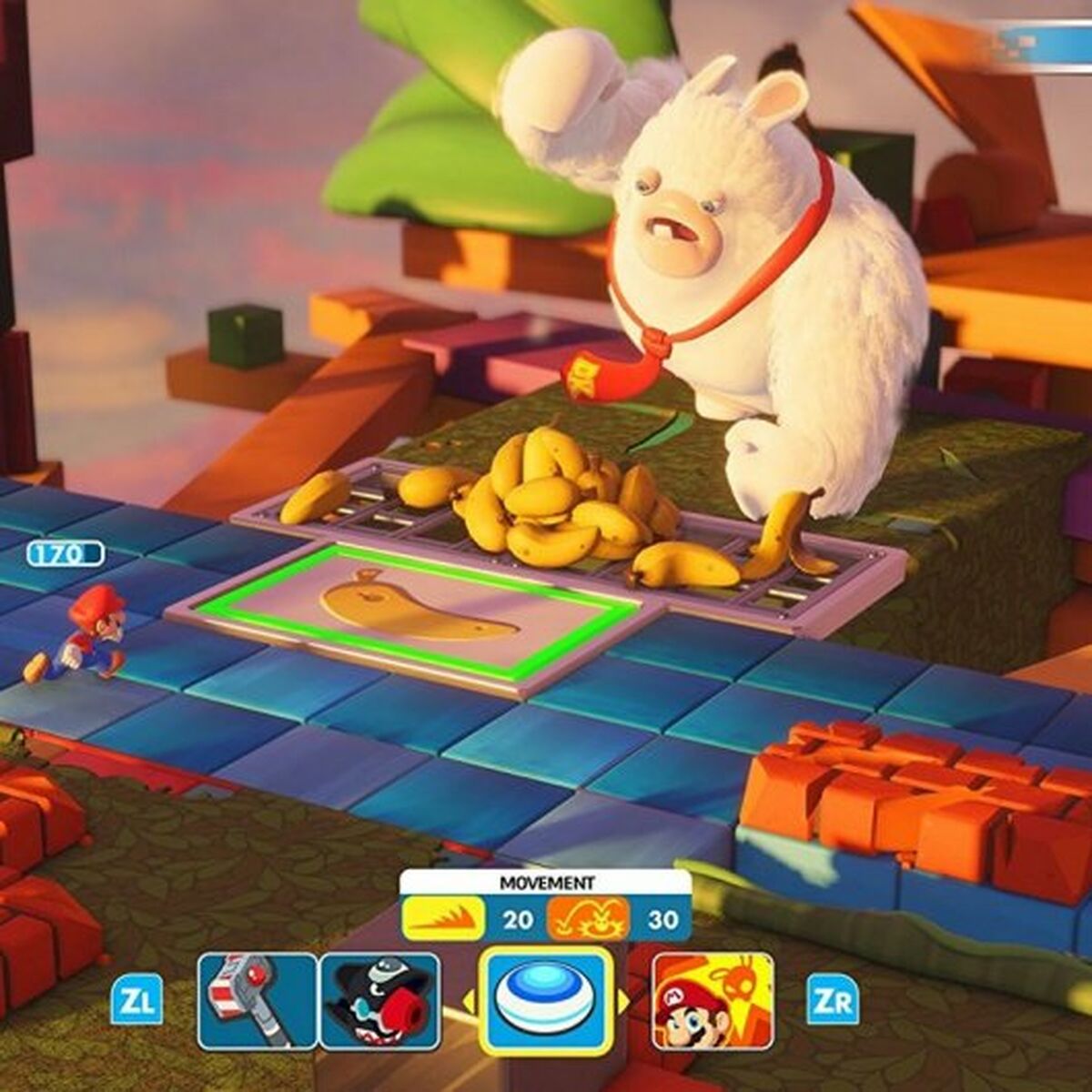Open Mario's hero ability icon
Image resolution: width=1092 pixels, height=1092 pixels.
pyautogui.click(x=713, y=1001)
